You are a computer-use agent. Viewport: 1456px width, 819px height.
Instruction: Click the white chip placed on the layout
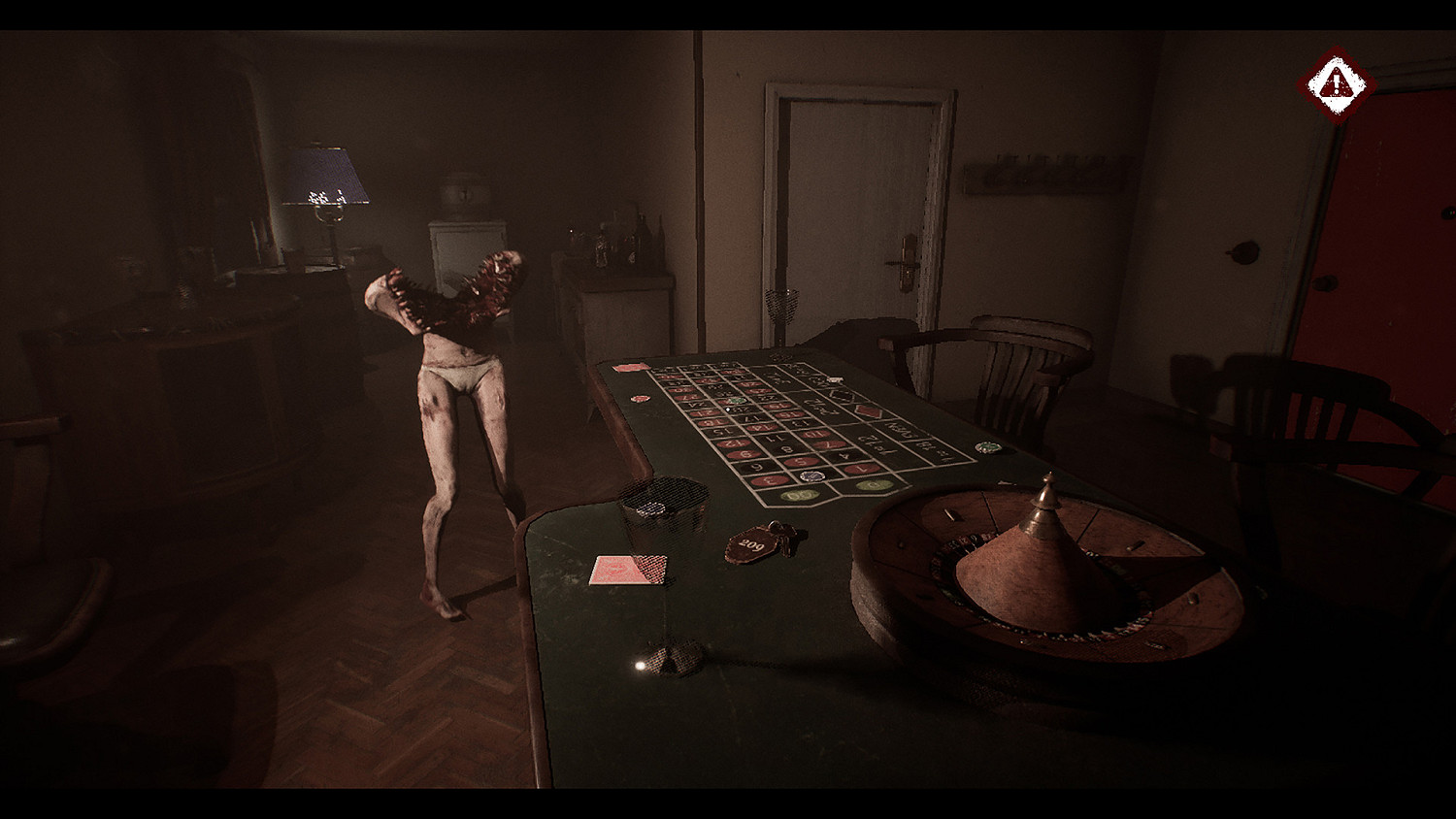click(812, 475)
